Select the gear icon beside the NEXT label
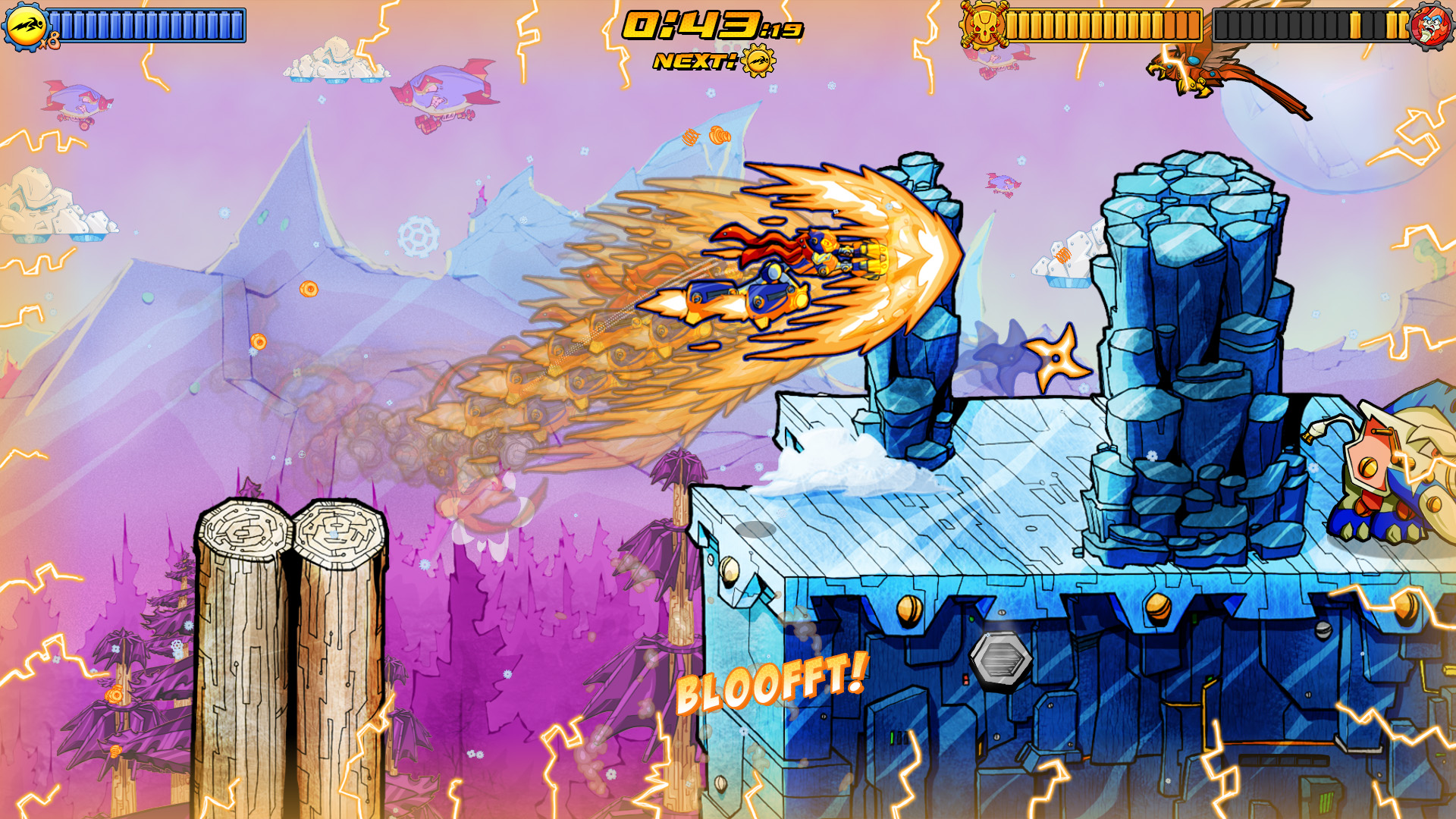Viewport: 1456px width, 819px height. [x=758, y=61]
